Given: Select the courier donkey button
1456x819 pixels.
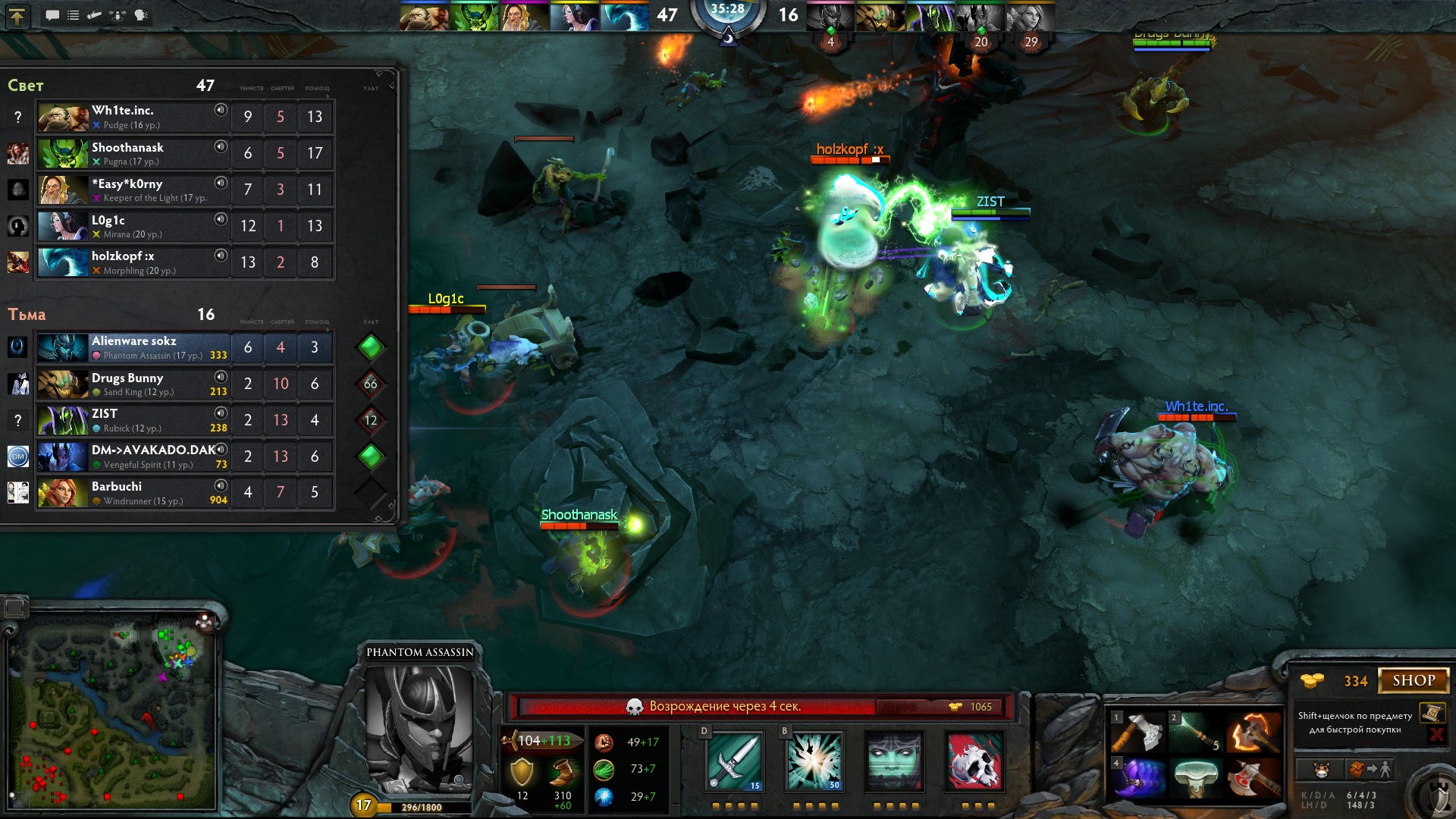Looking at the screenshot, I should [x=1321, y=770].
